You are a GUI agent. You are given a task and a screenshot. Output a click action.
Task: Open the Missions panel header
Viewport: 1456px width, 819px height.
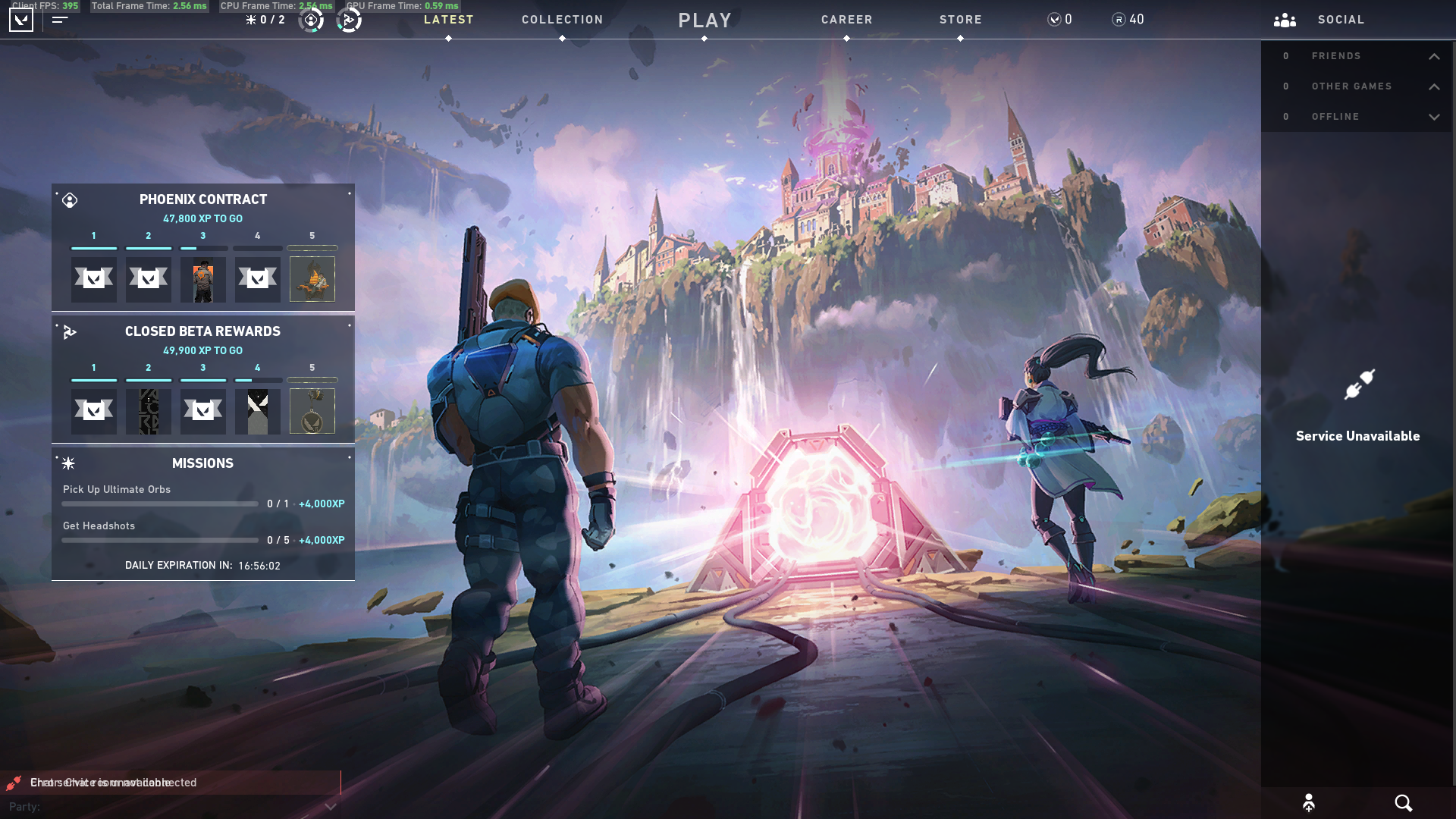(202, 463)
